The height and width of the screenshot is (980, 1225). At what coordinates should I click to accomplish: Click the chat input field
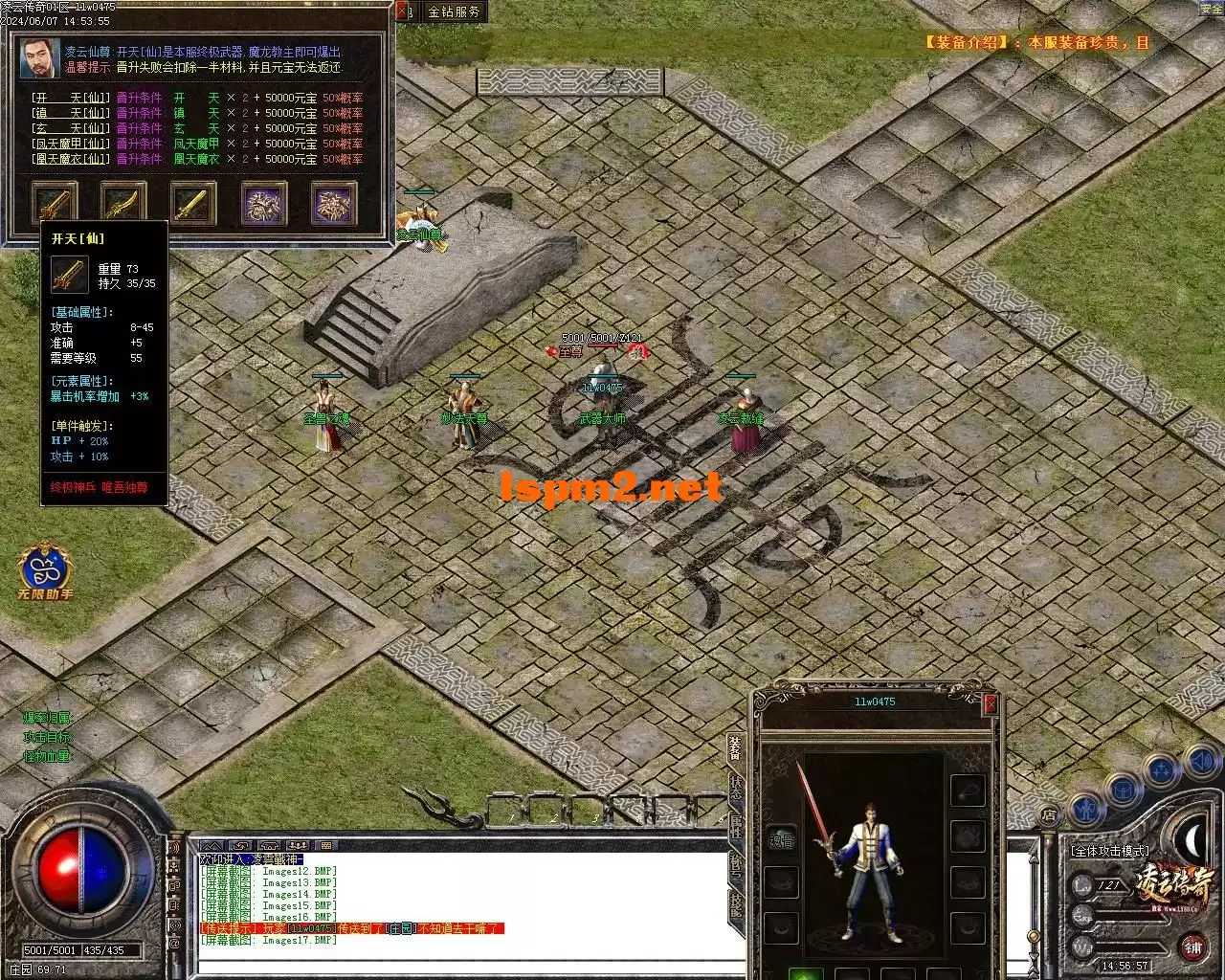point(459,965)
